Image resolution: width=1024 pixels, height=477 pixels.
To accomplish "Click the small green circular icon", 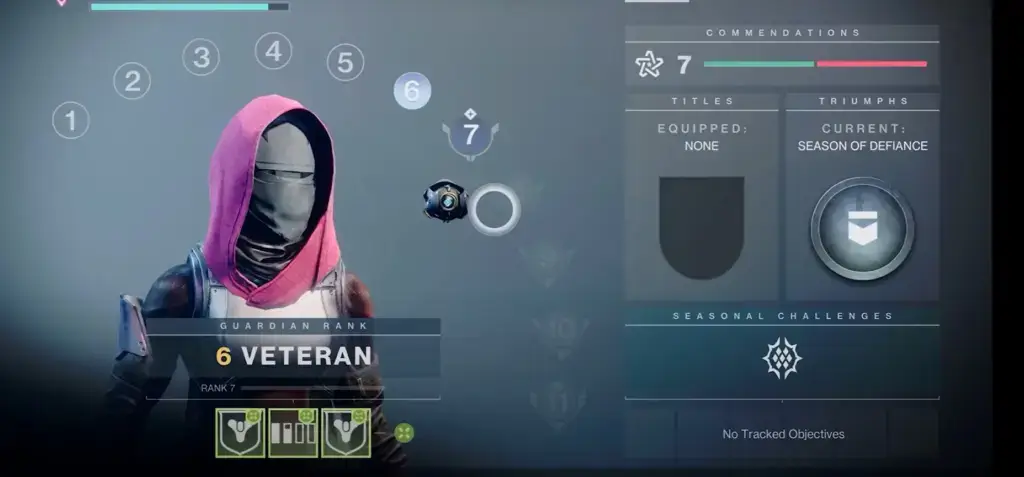I will point(404,433).
